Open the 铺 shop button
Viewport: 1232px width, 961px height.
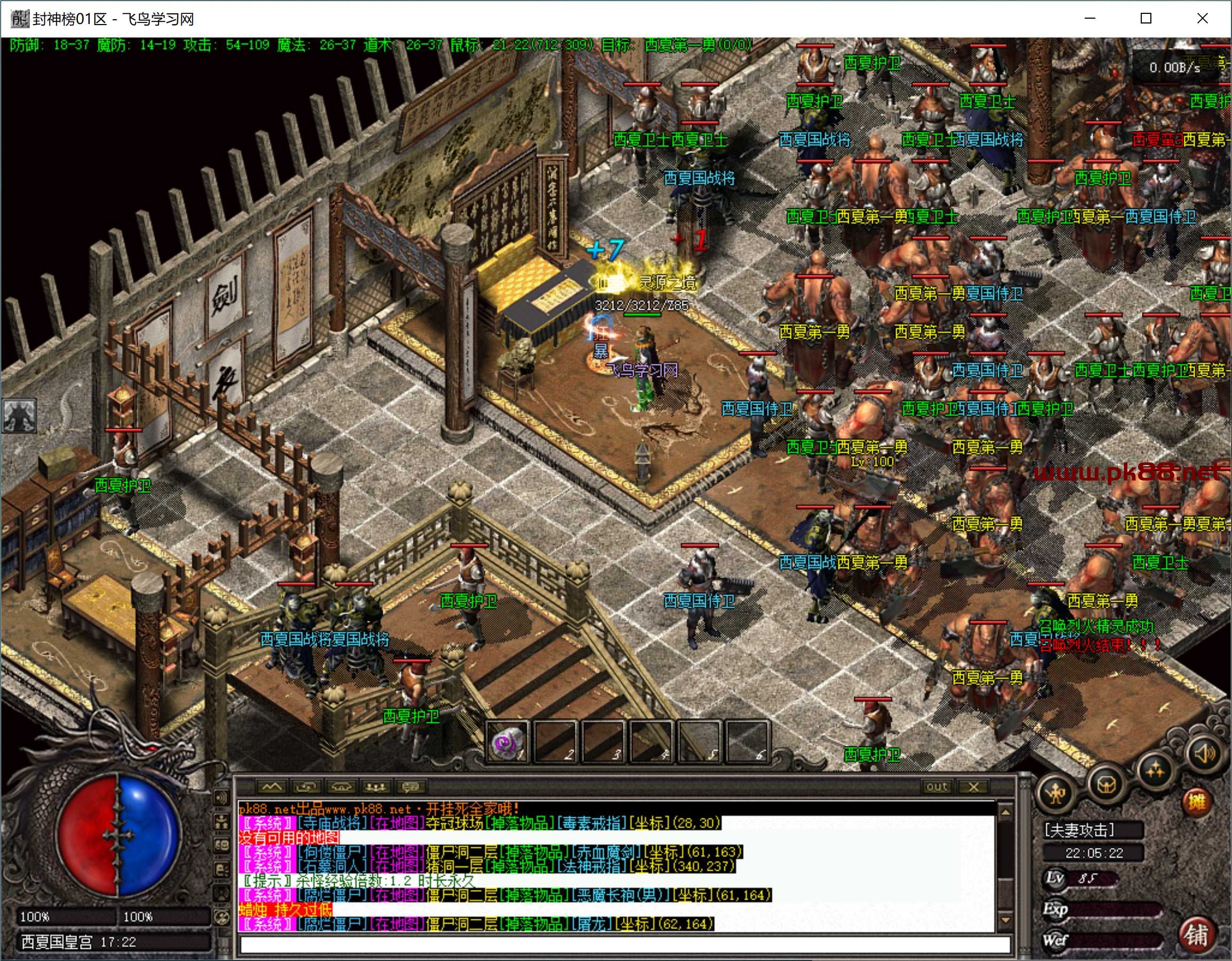1196,934
